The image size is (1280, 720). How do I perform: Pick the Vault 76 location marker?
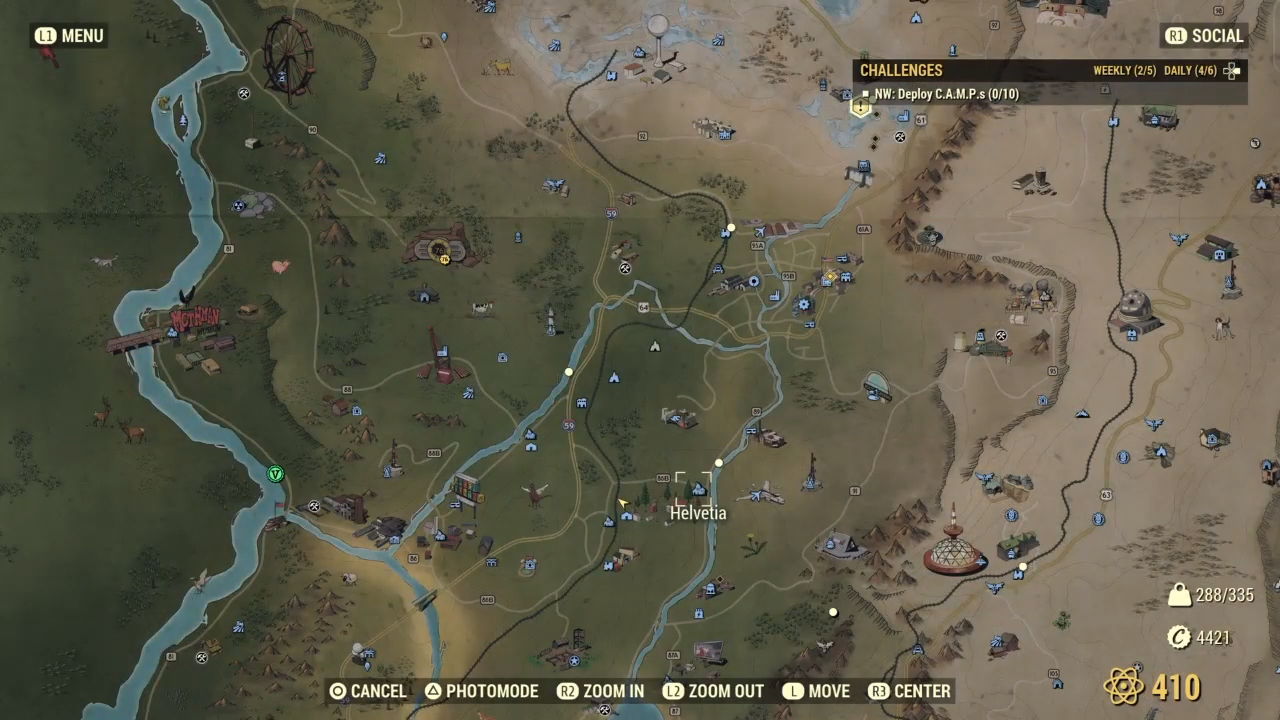(x=440, y=246)
